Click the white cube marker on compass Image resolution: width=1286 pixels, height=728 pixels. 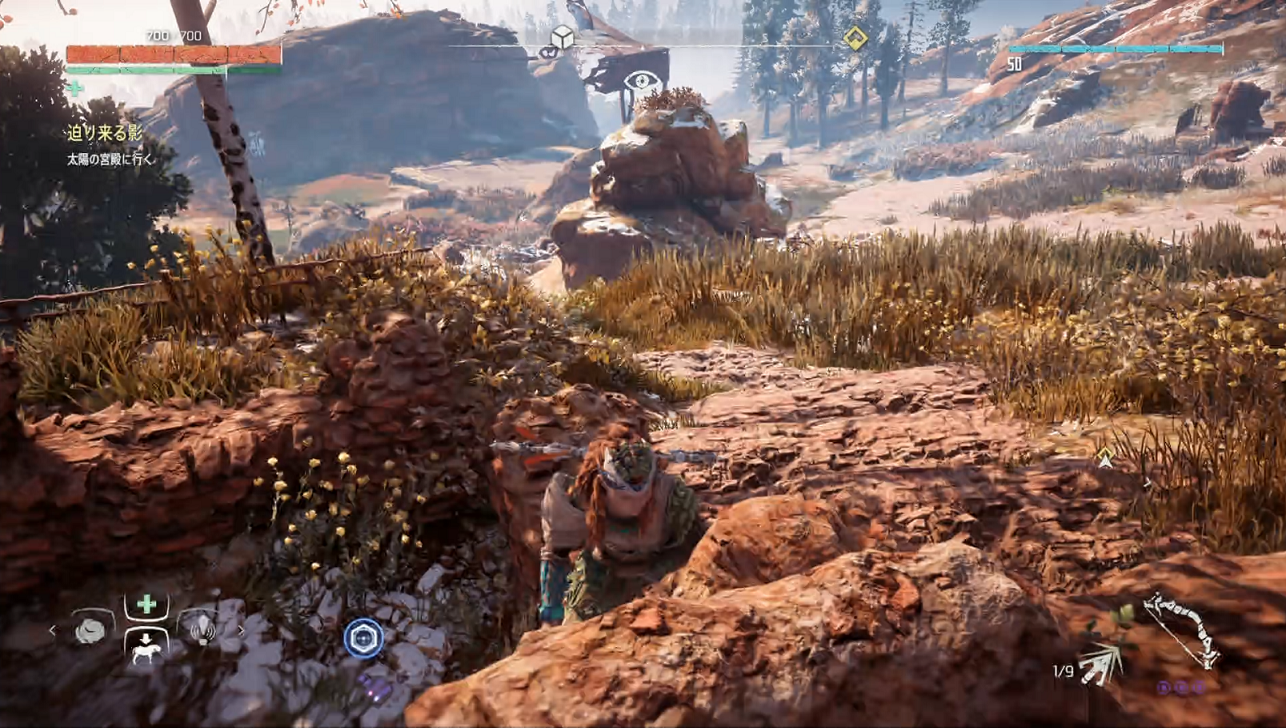point(562,38)
